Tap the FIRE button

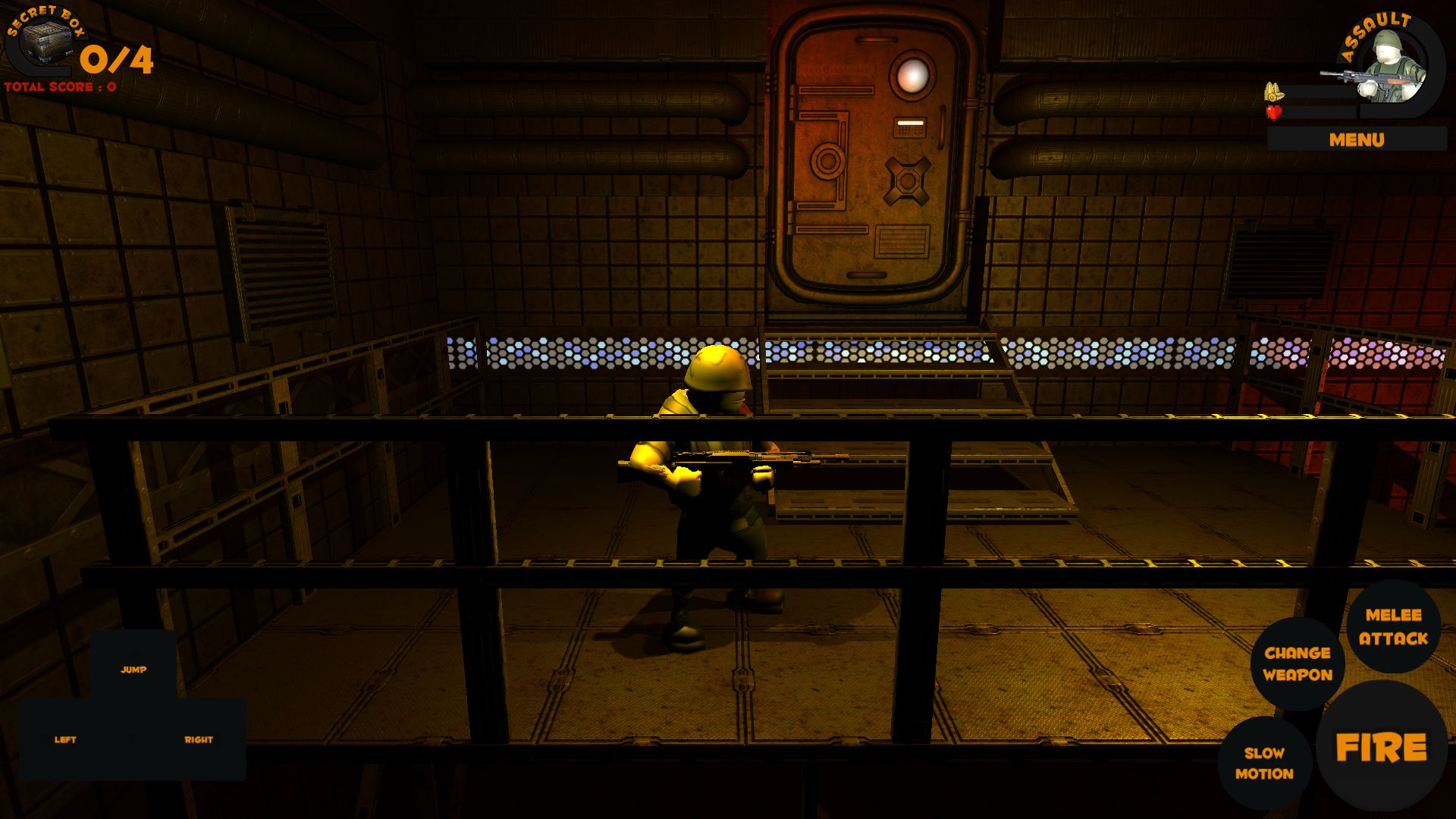point(1381,748)
